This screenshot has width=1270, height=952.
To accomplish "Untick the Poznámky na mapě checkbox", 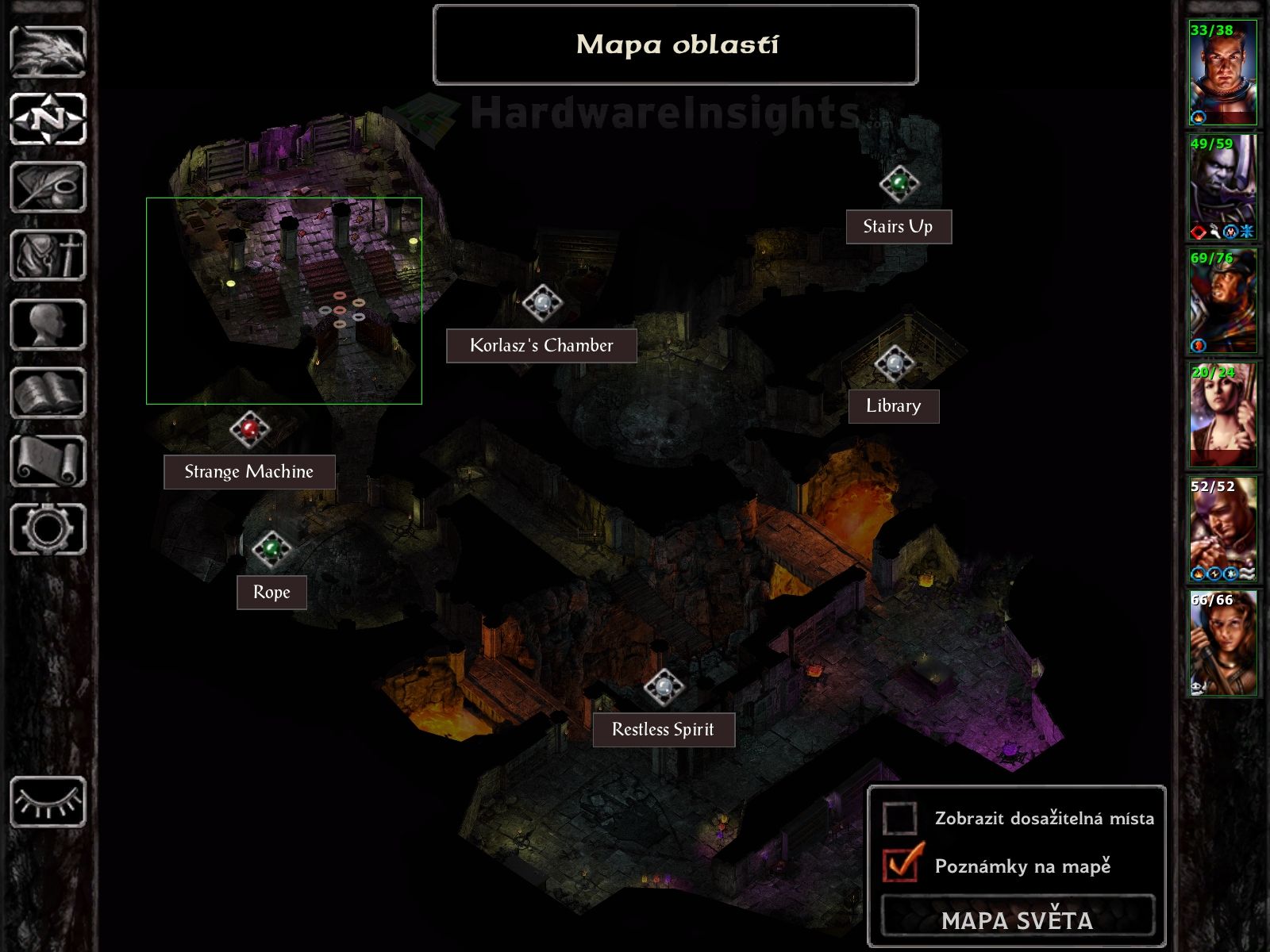I will (x=902, y=865).
